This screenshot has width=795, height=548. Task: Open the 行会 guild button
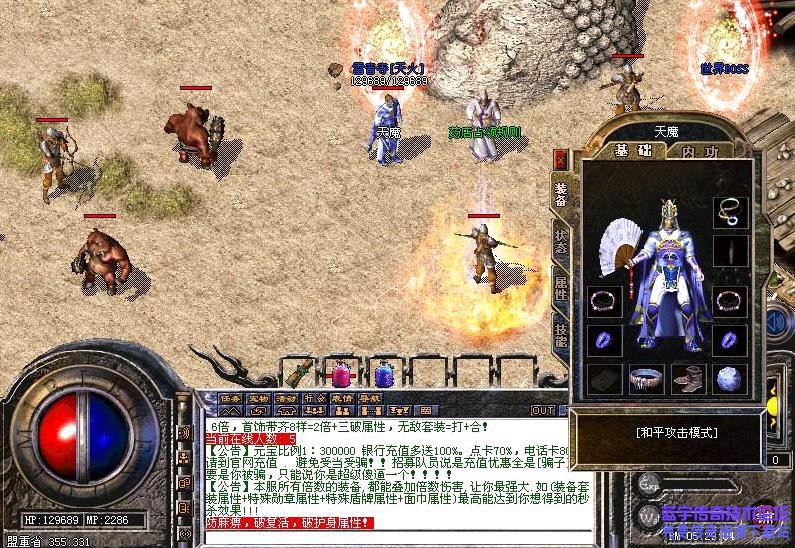coord(314,399)
